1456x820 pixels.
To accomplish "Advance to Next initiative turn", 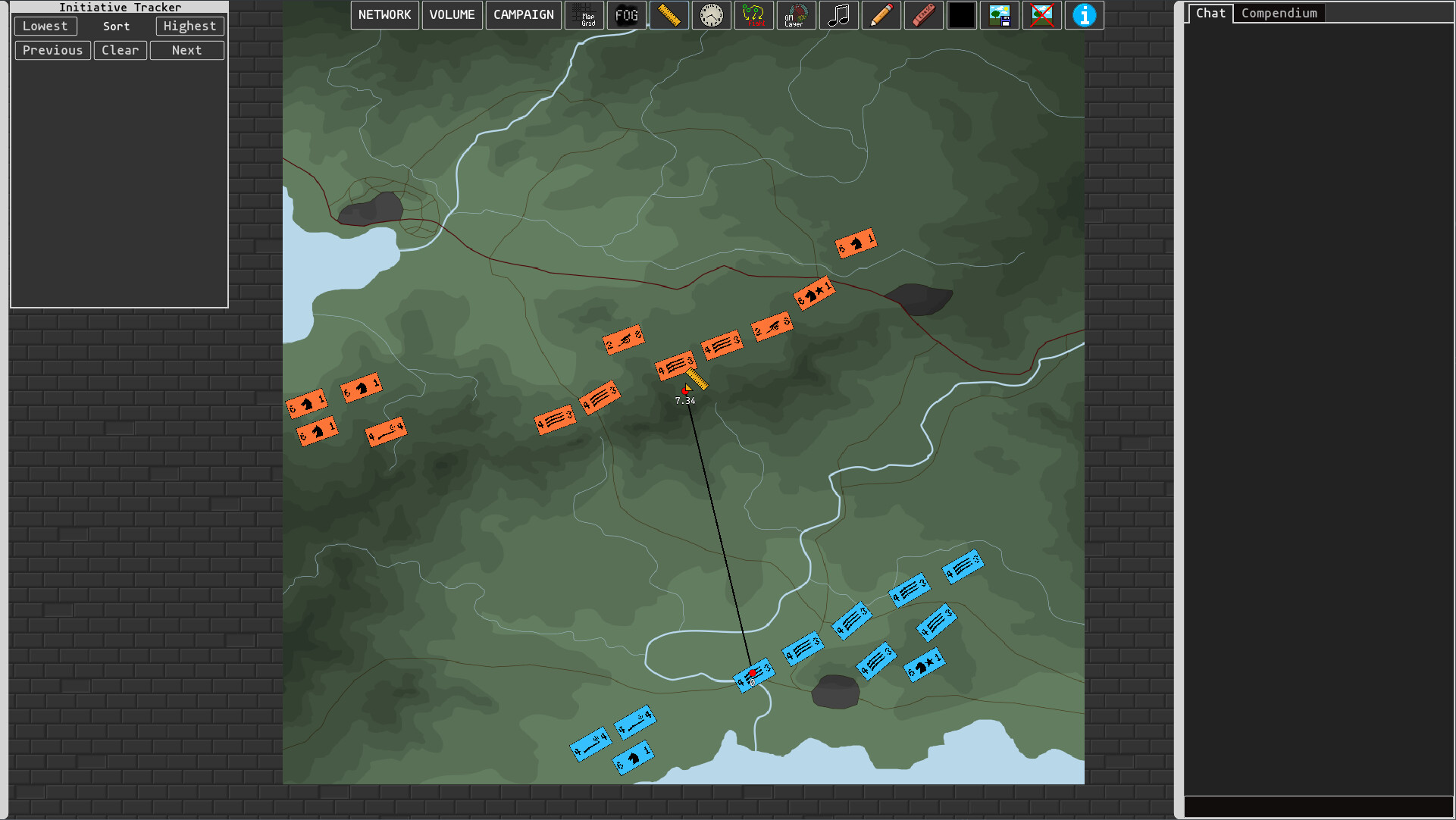I will pyautogui.click(x=186, y=50).
